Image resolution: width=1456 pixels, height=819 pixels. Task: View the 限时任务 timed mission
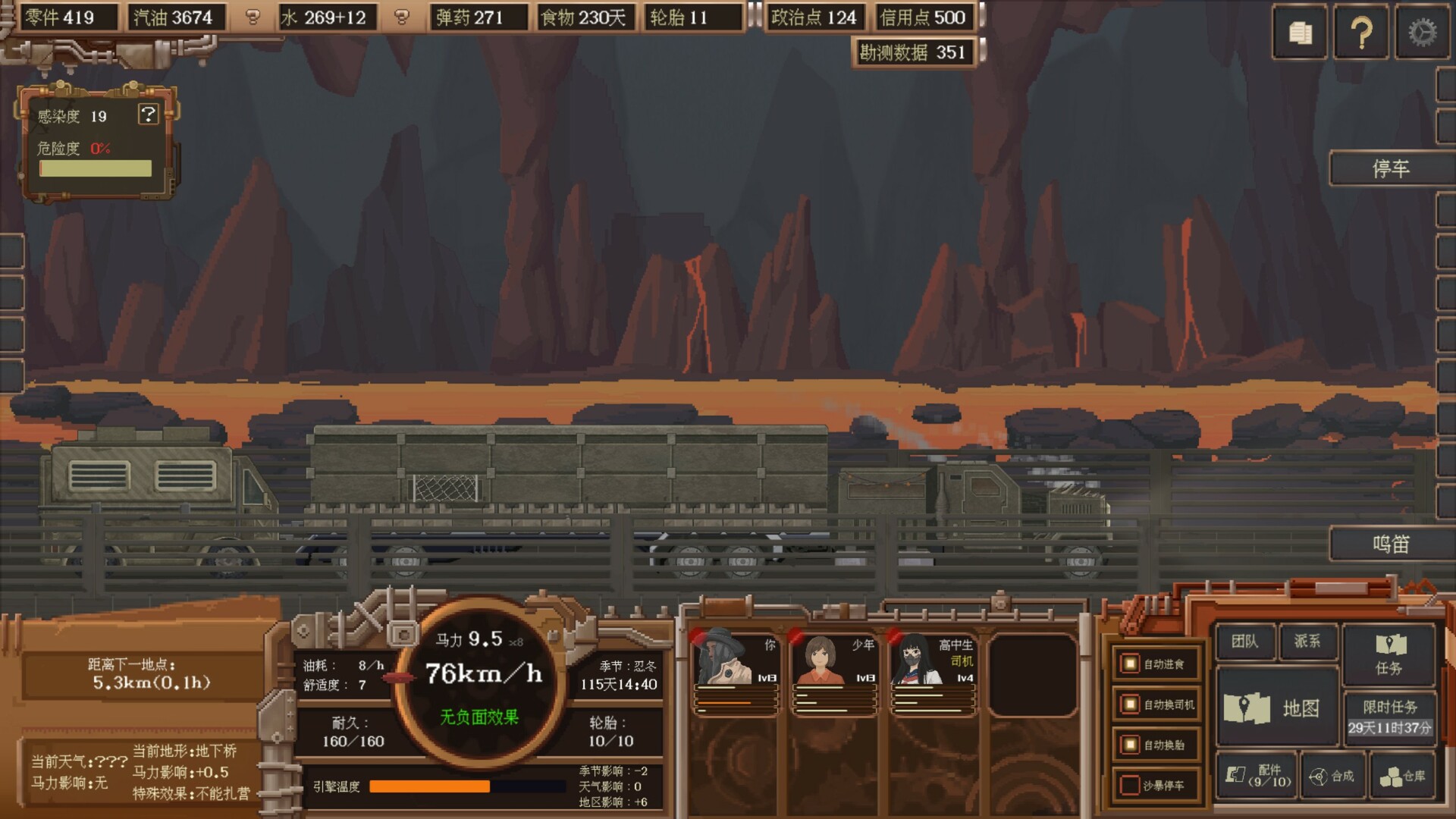1389,717
